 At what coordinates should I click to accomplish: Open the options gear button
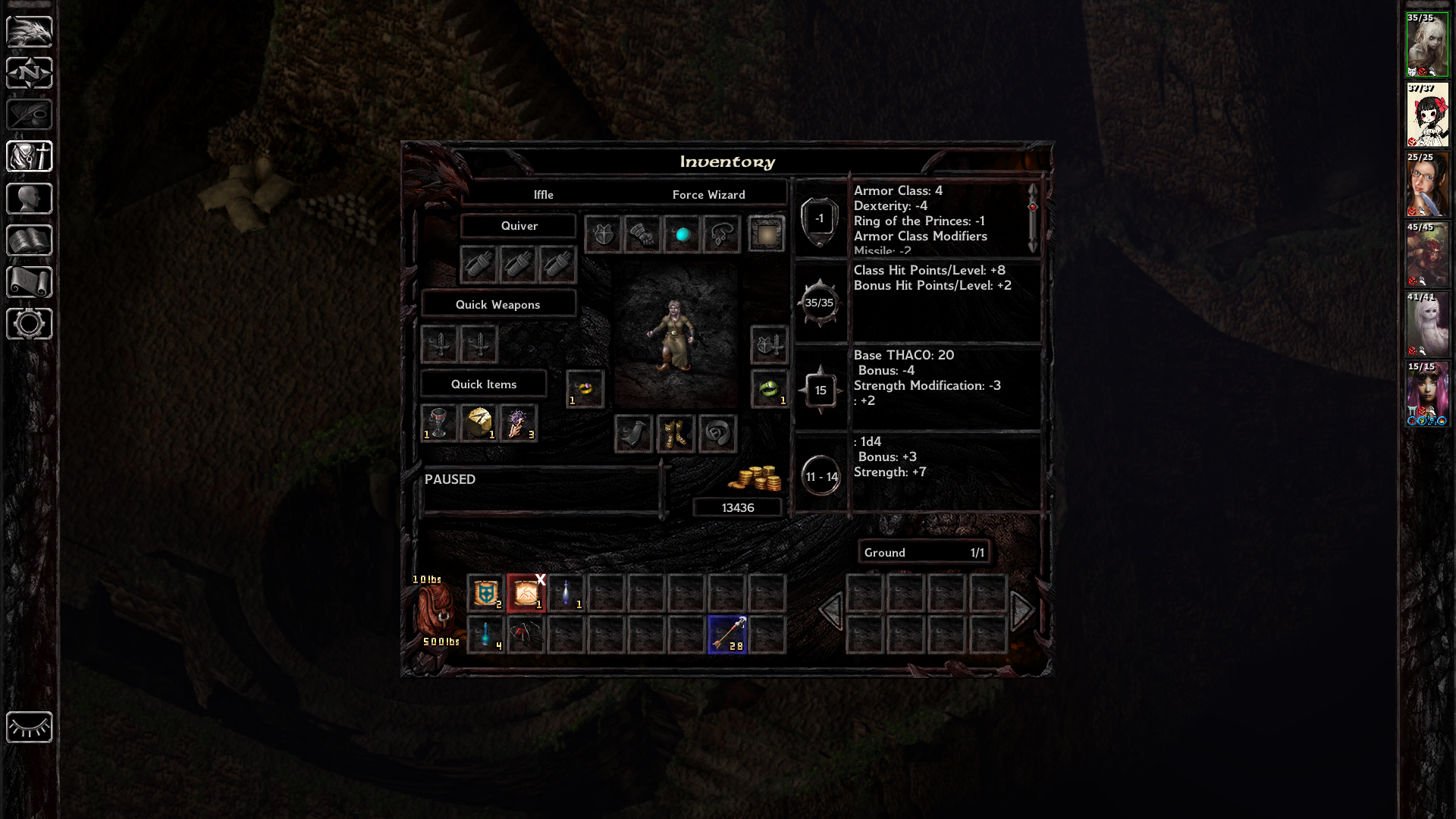(30, 324)
